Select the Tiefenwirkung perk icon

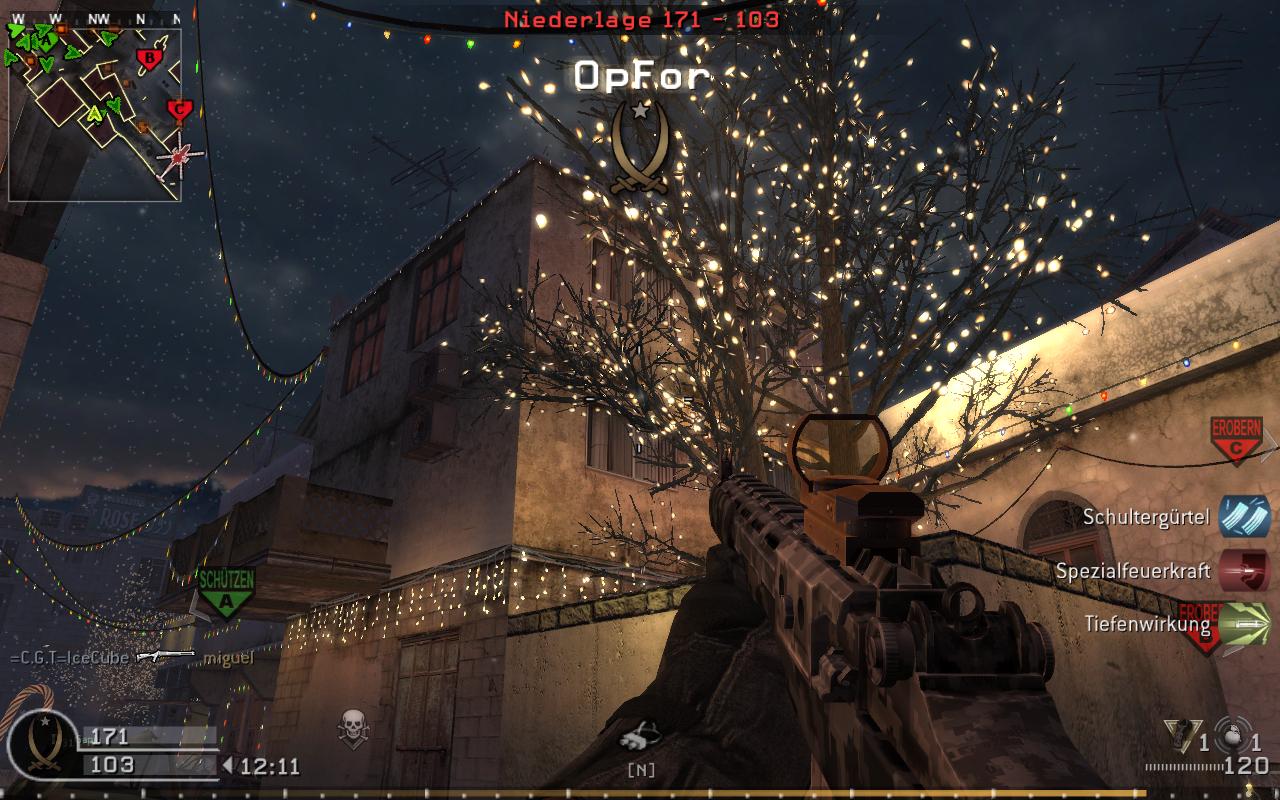point(1245,624)
